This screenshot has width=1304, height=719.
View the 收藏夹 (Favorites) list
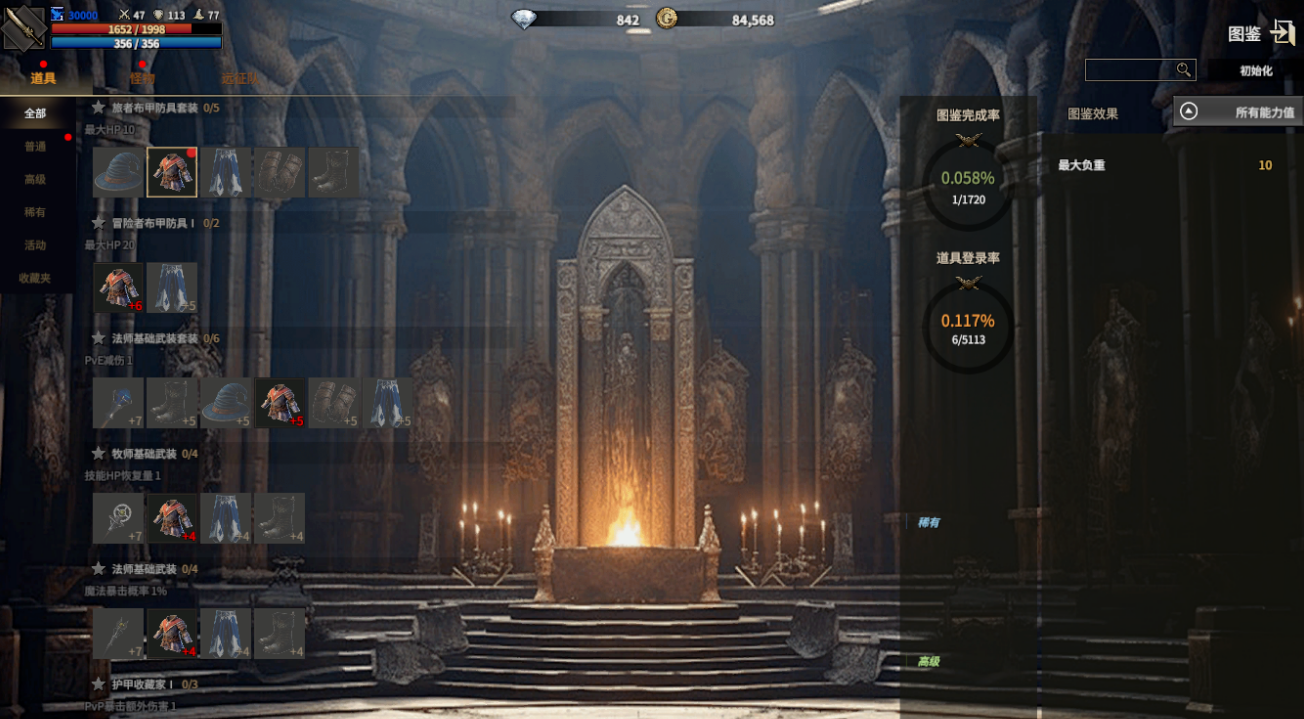(36, 278)
